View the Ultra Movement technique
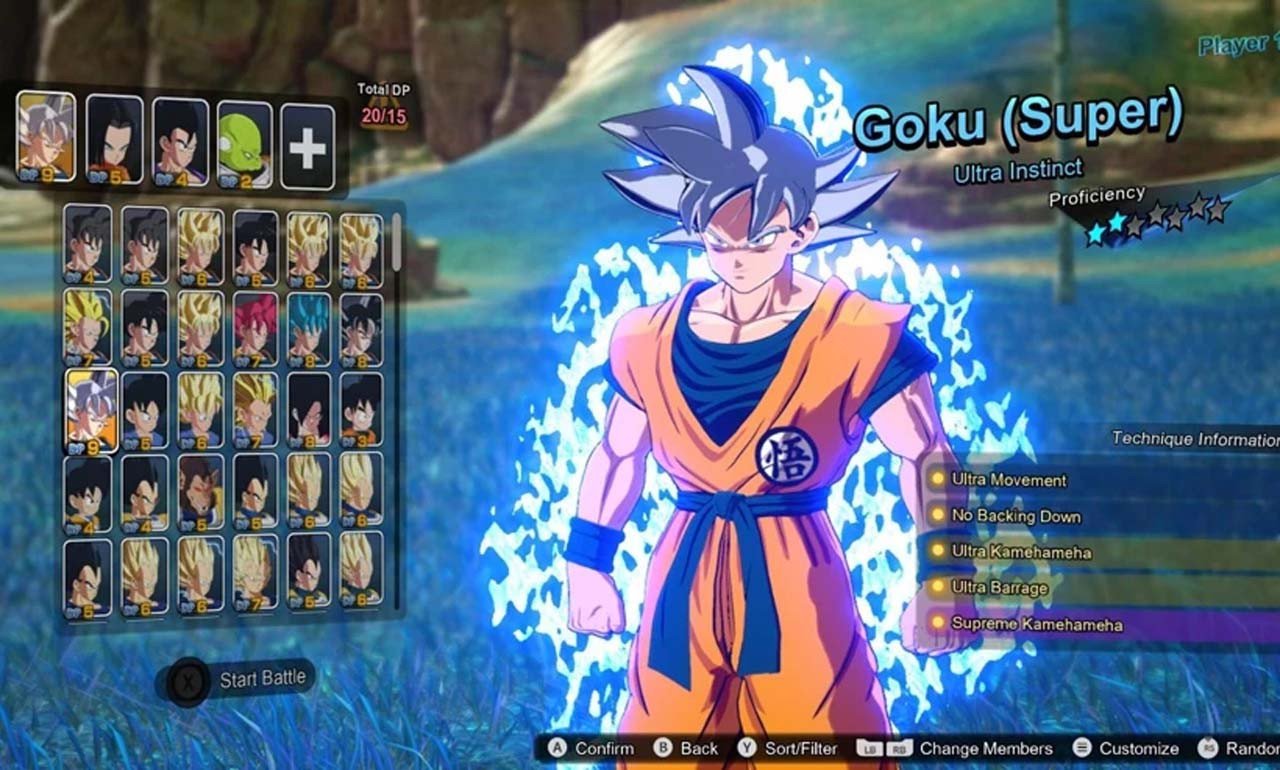Image resolution: width=1280 pixels, height=770 pixels. pos(1008,480)
